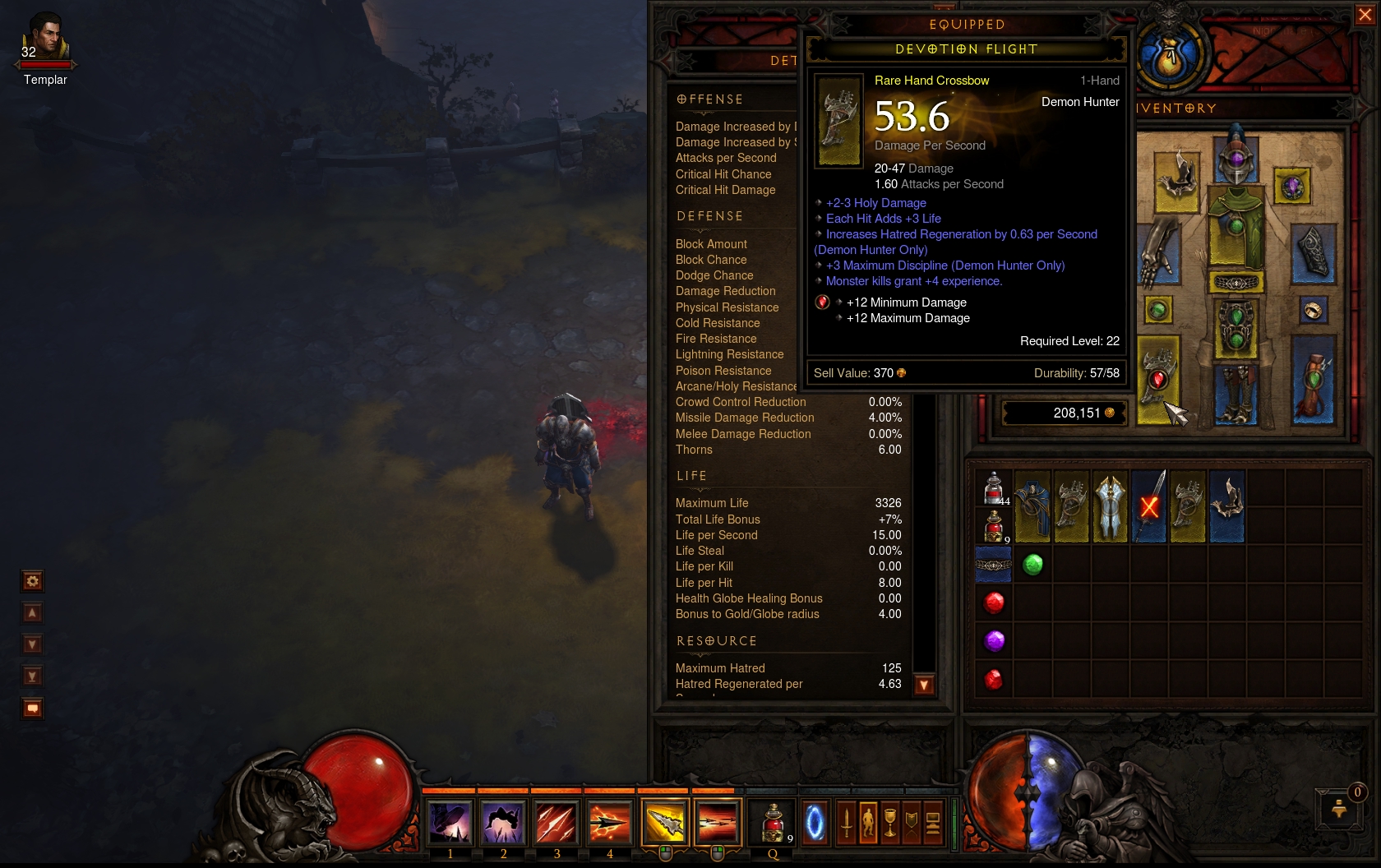The height and width of the screenshot is (868, 1381).
Task: Select the equipped helm slot
Action: pos(1236,156)
